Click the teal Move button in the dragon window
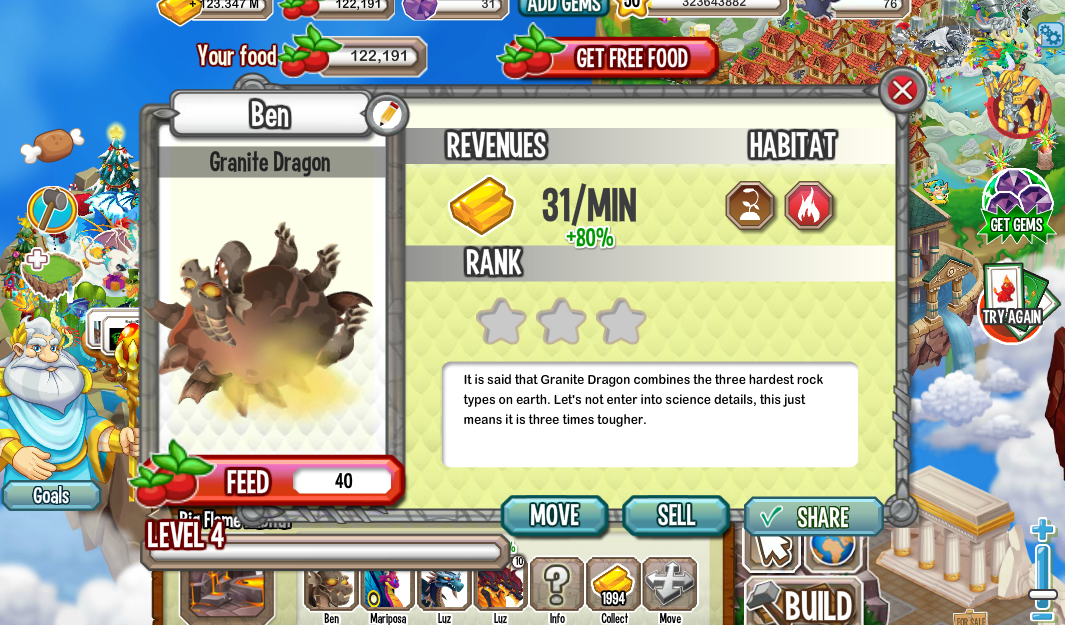The height and width of the screenshot is (625, 1065). click(x=555, y=516)
